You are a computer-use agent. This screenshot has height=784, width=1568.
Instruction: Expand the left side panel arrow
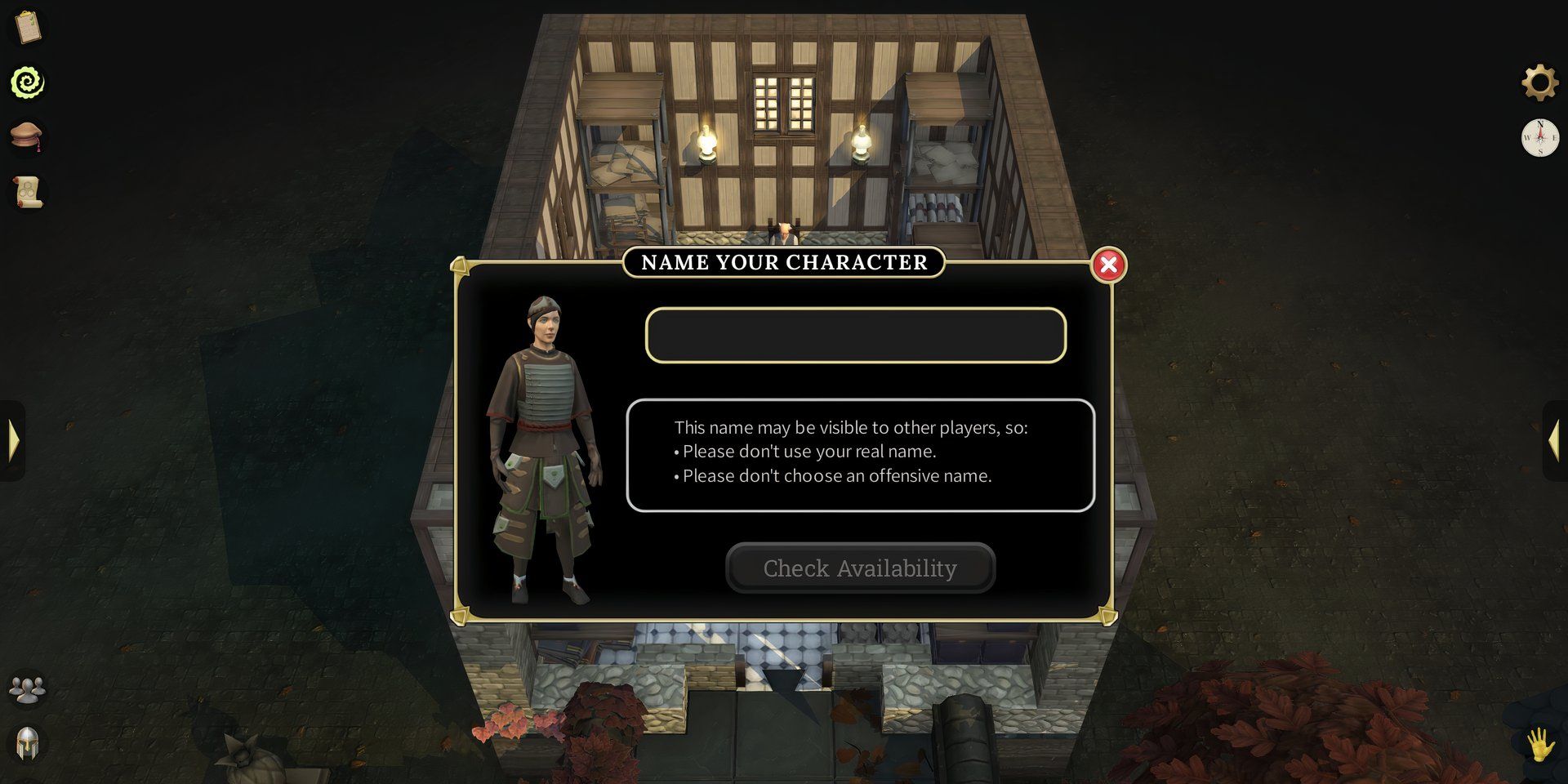click(13, 440)
